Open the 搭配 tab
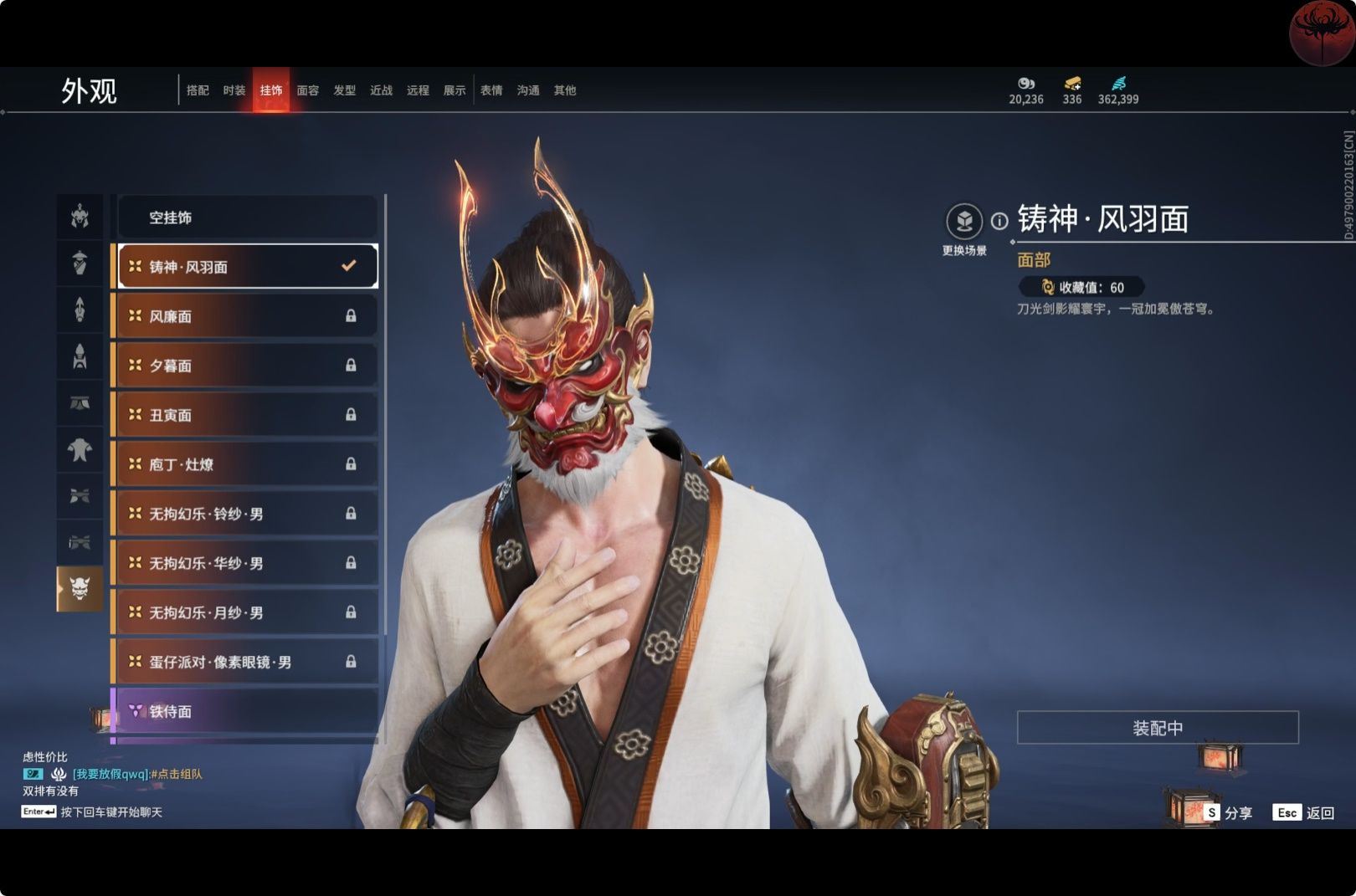 (198, 90)
